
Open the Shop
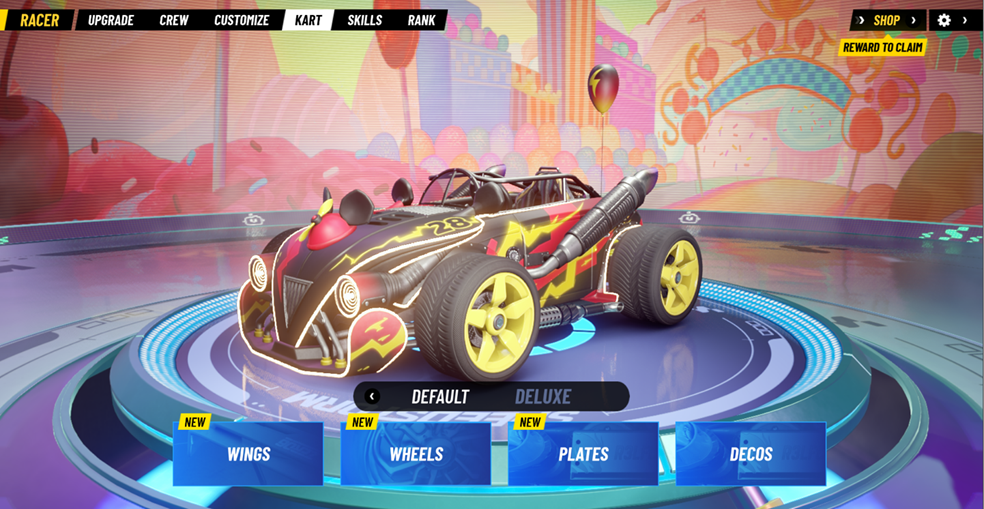[887, 20]
